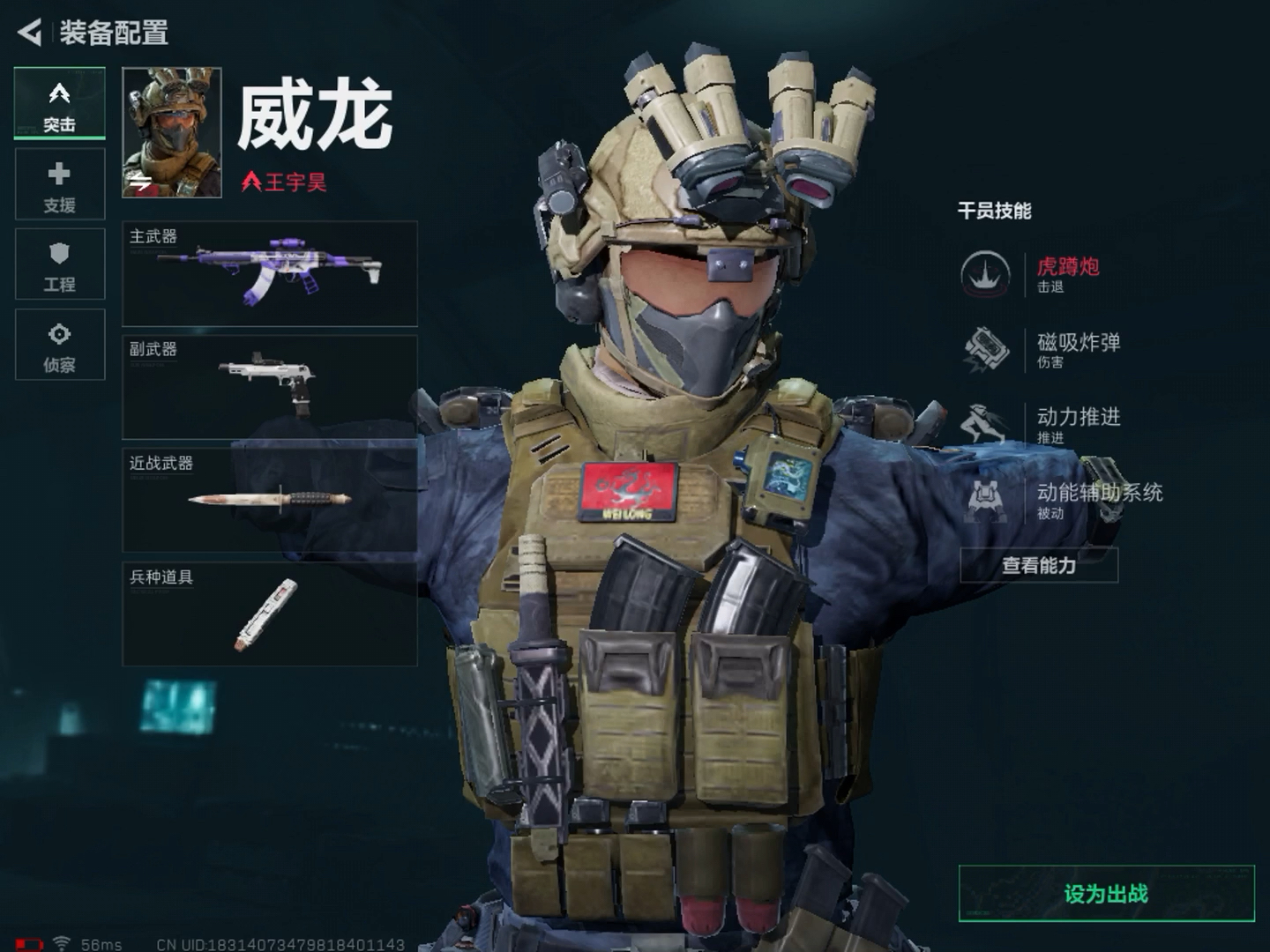The width and height of the screenshot is (1270, 952).
Task: Click the 查看能力 button
Action: tap(1039, 565)
